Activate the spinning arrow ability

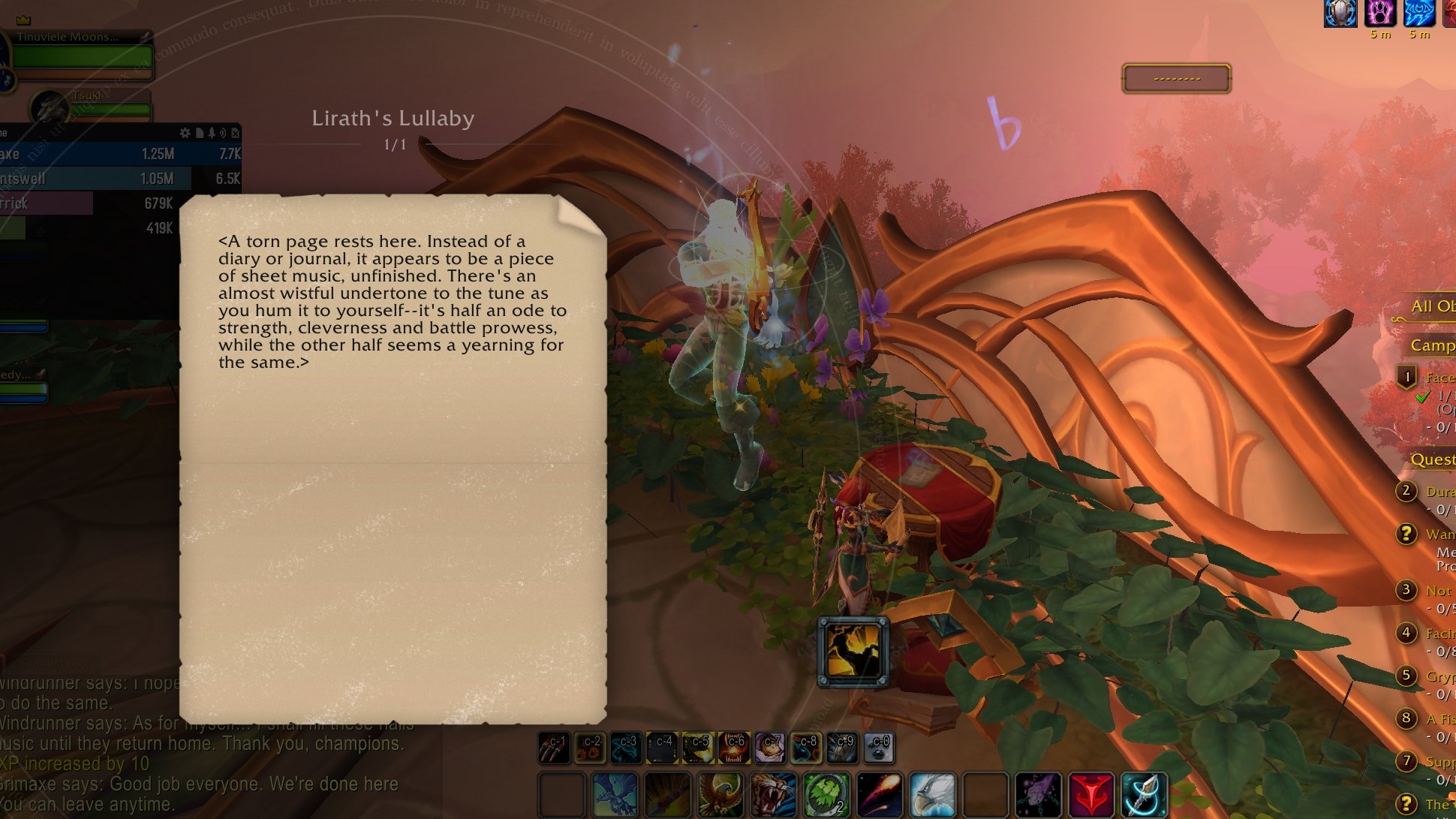pos(1144,794)
